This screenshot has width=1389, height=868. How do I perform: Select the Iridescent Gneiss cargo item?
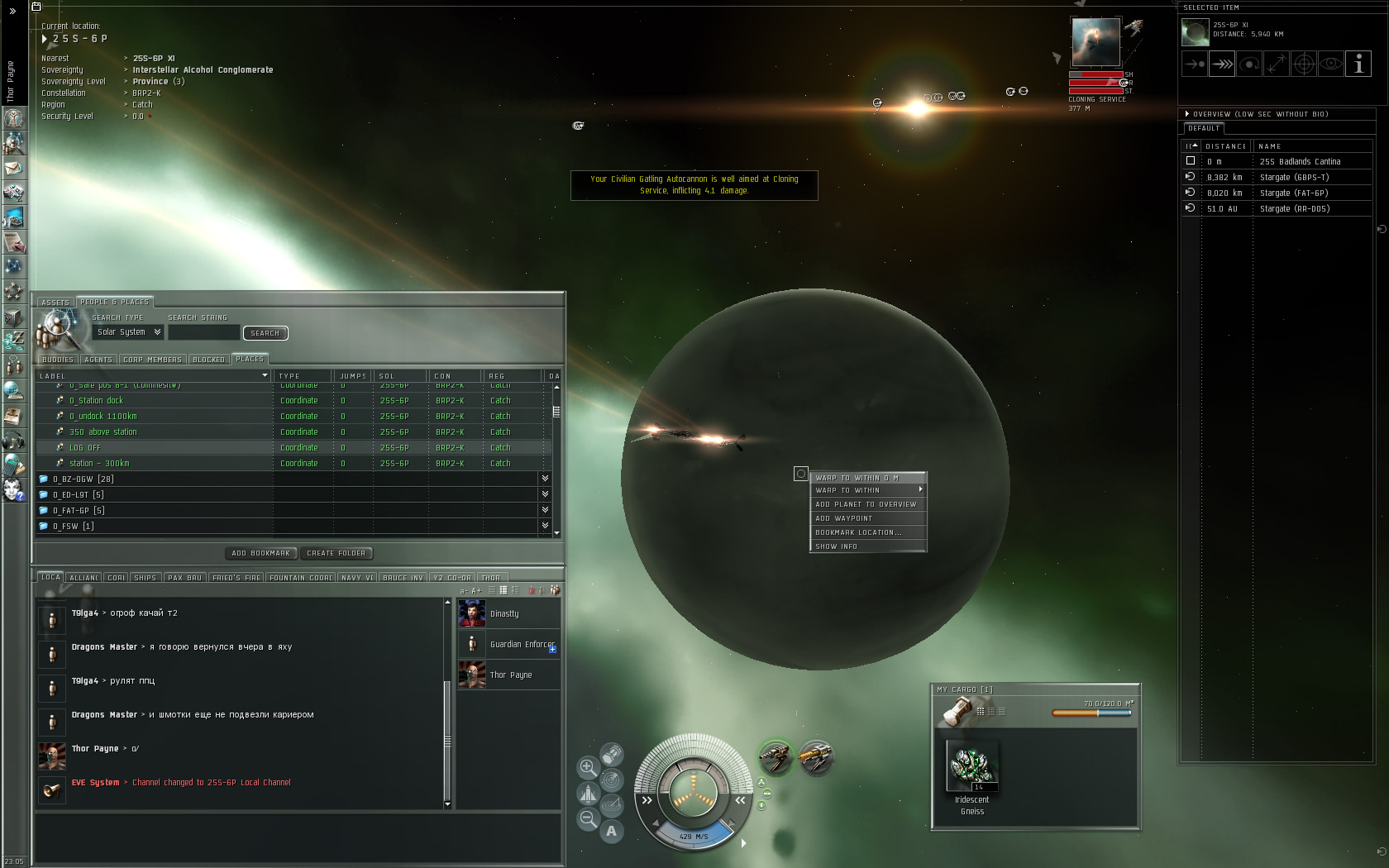tap(972, 767)
